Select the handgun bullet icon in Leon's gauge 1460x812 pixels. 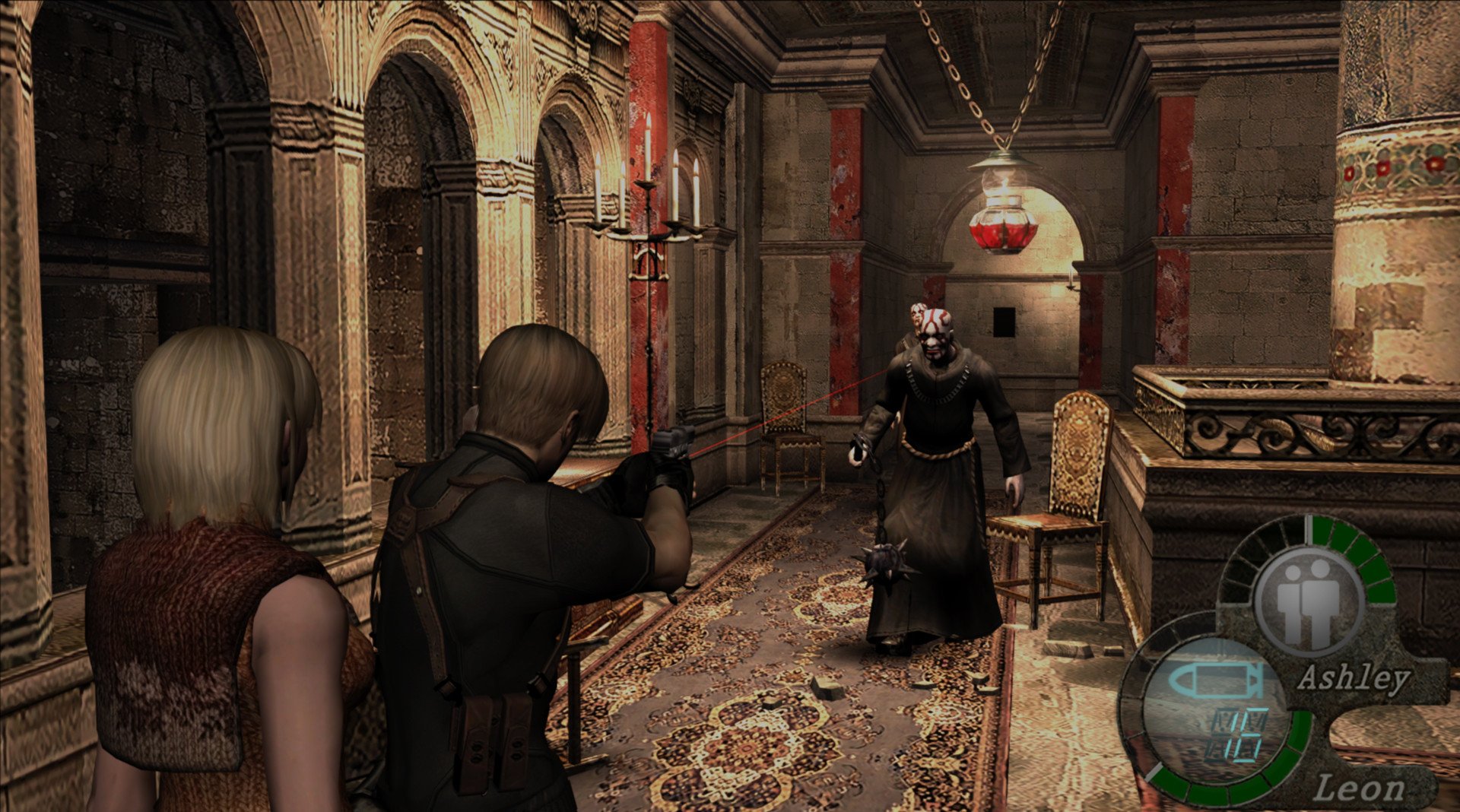(1216, 679)
